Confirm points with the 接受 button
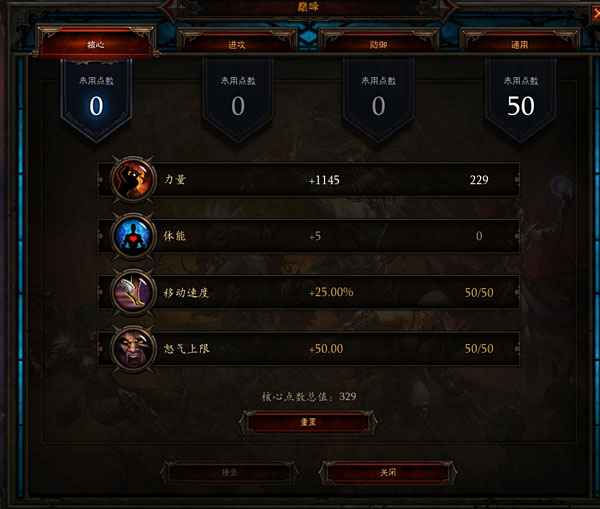This screenshot has width=600, height=509. [x=229, y=472]
